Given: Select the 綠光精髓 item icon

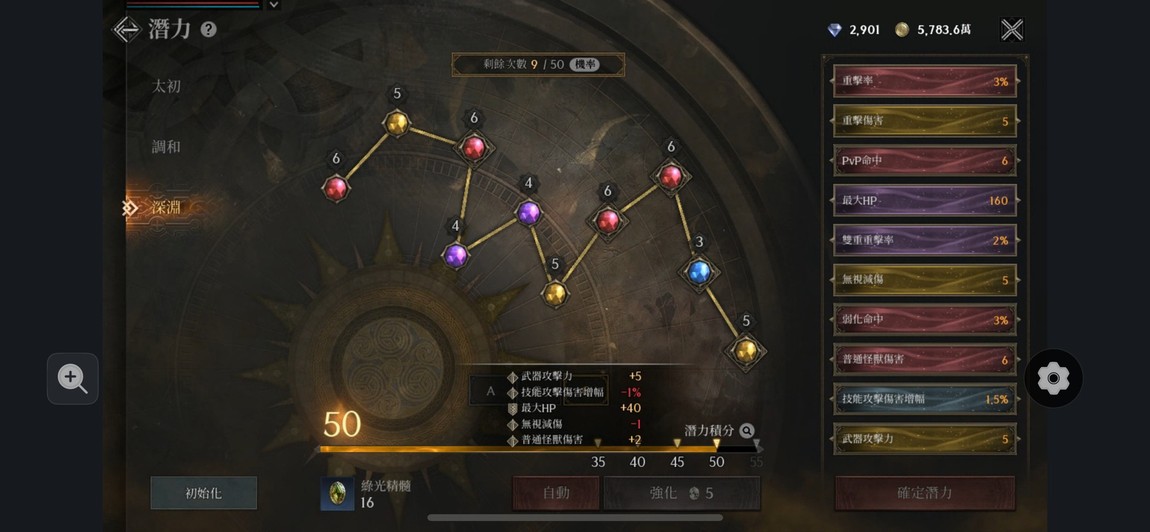Looking at the screenshot, I should tap(338, 493).
